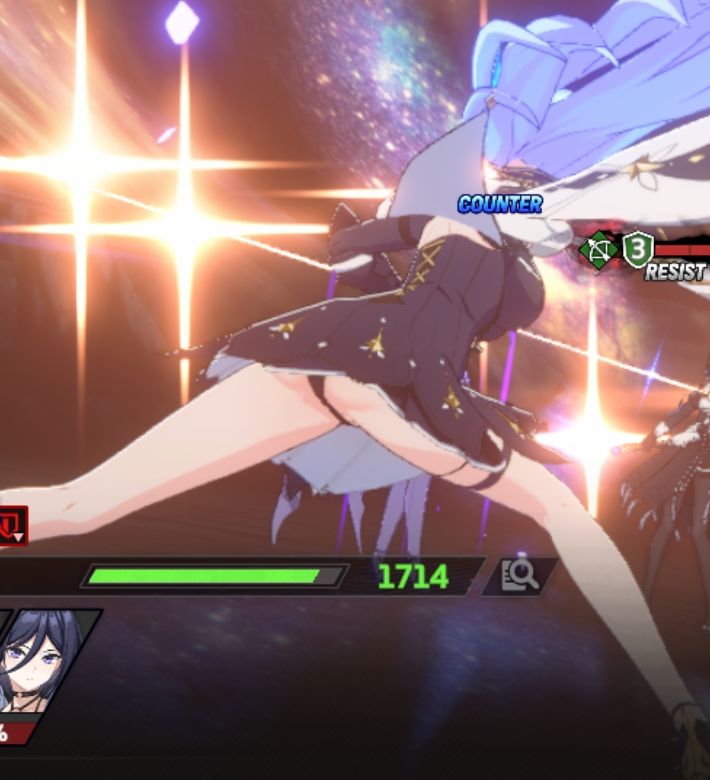Click the red status icon with dropdown arrow
Screen dimensions: 710x780
[13, 525]
